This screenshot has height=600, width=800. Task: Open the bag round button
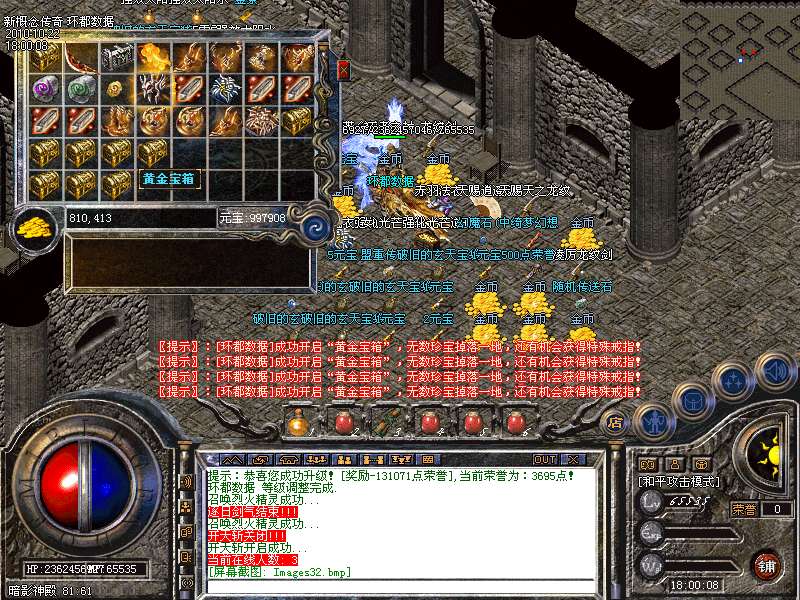[x=692, y=402]
